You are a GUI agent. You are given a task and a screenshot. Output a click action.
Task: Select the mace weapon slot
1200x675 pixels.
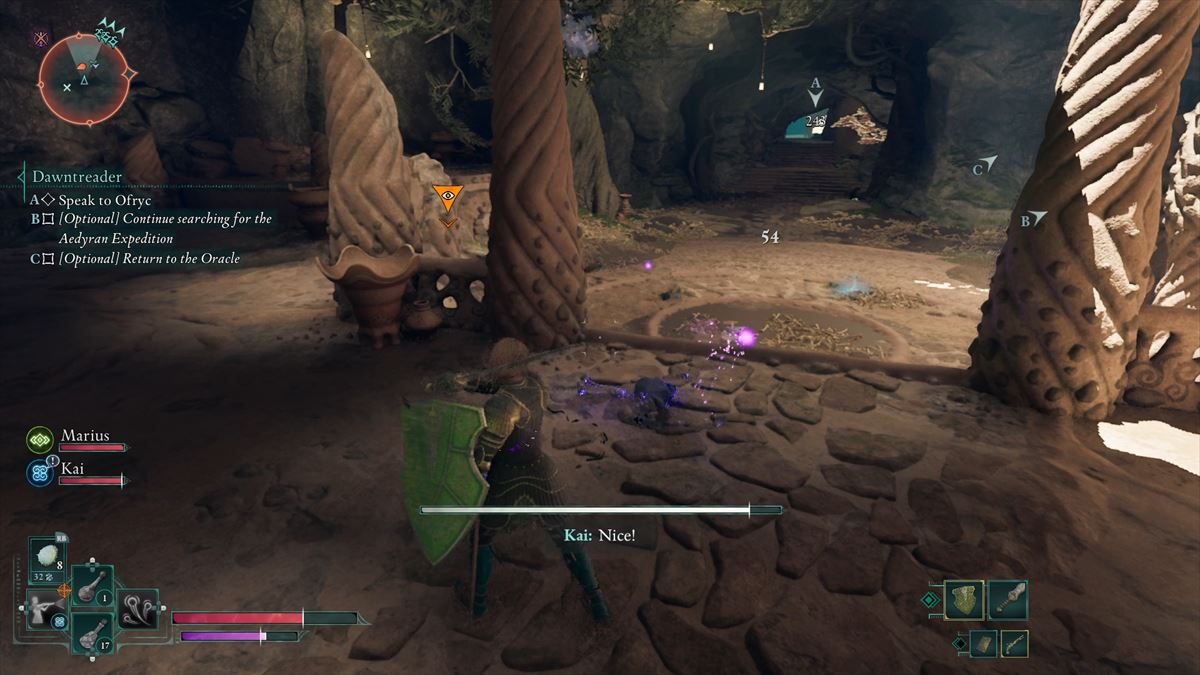1008,599
